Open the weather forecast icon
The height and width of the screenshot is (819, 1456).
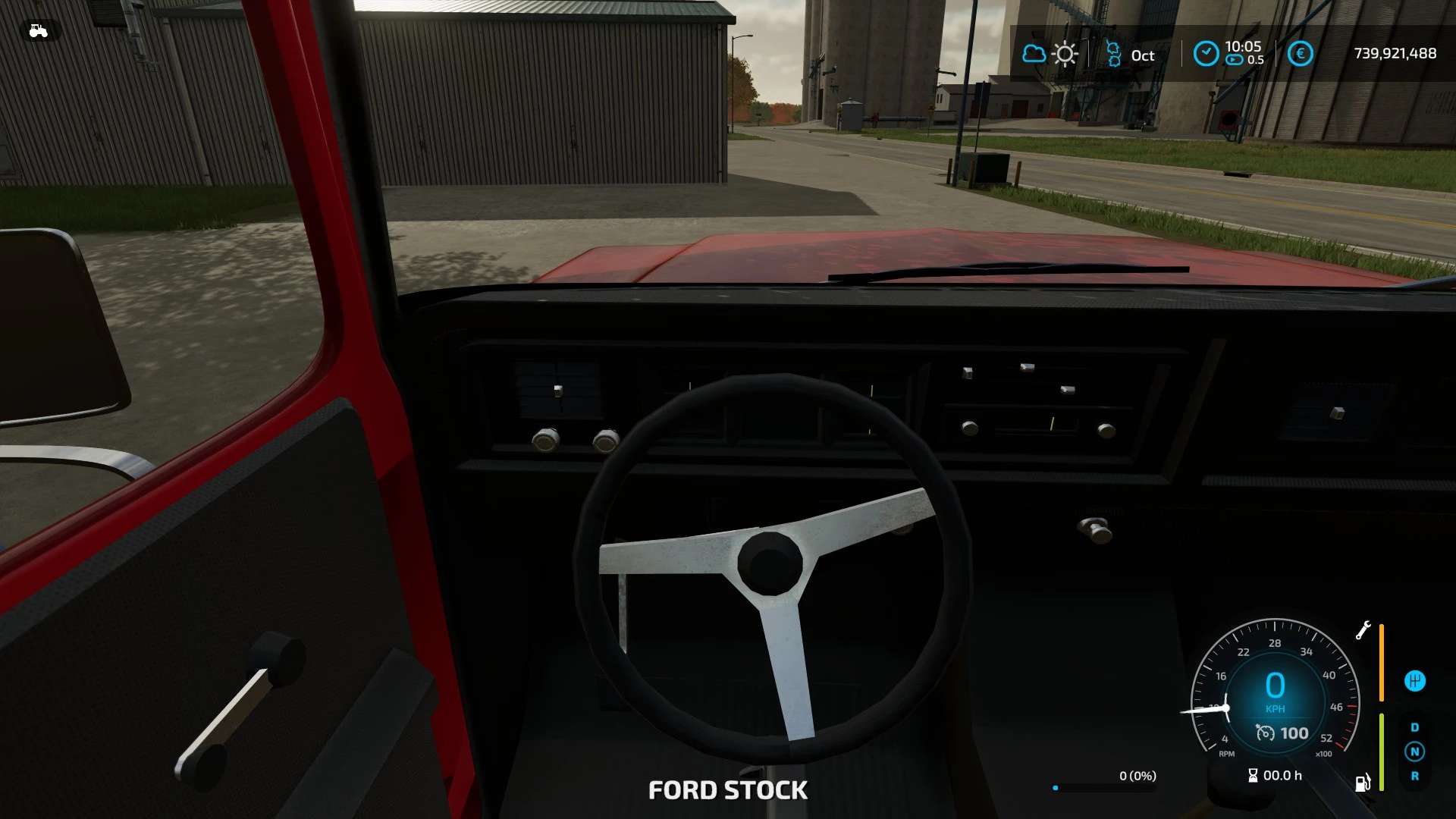point(1050,54)
